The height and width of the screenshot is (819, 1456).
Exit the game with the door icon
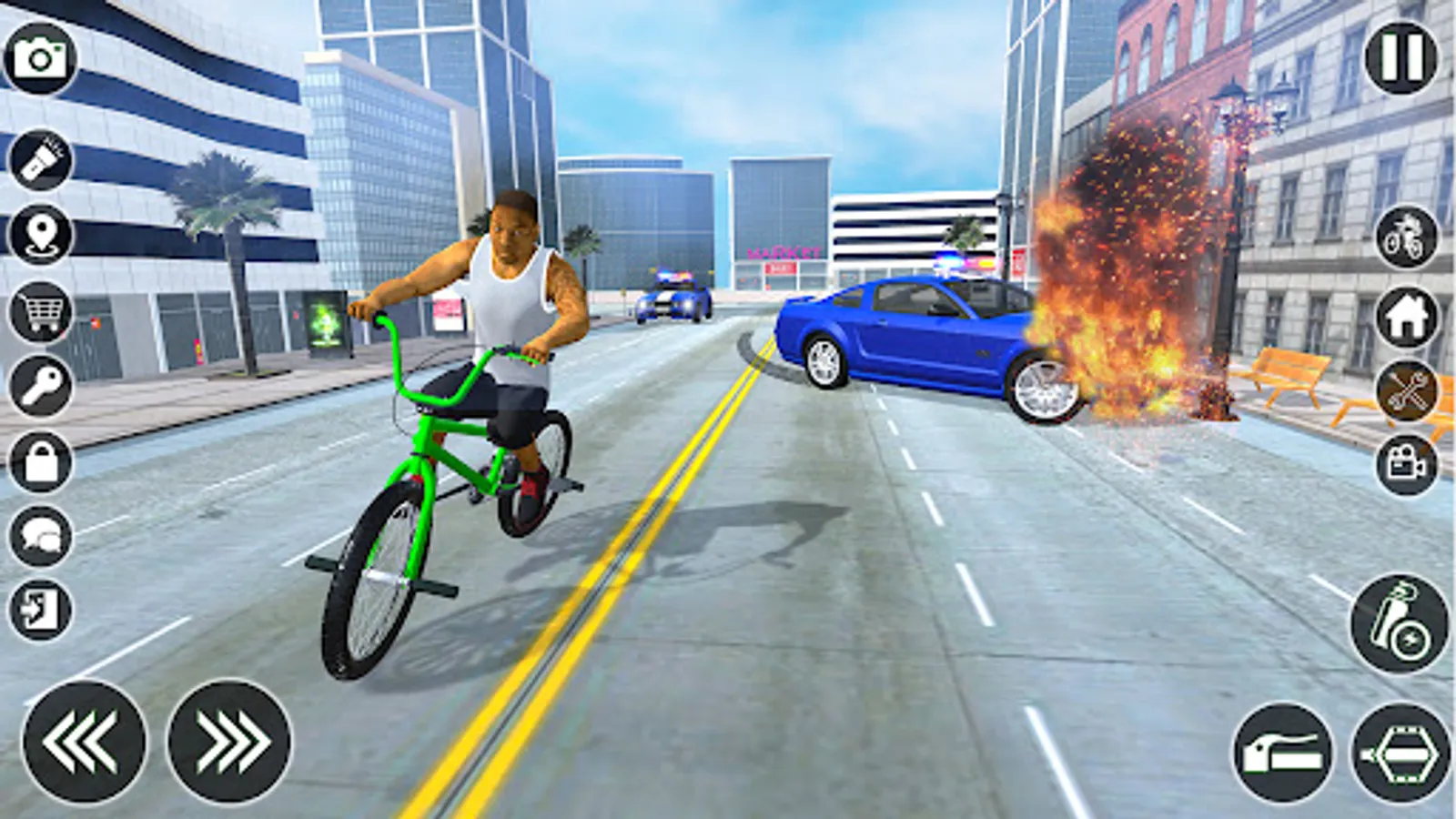41,605
